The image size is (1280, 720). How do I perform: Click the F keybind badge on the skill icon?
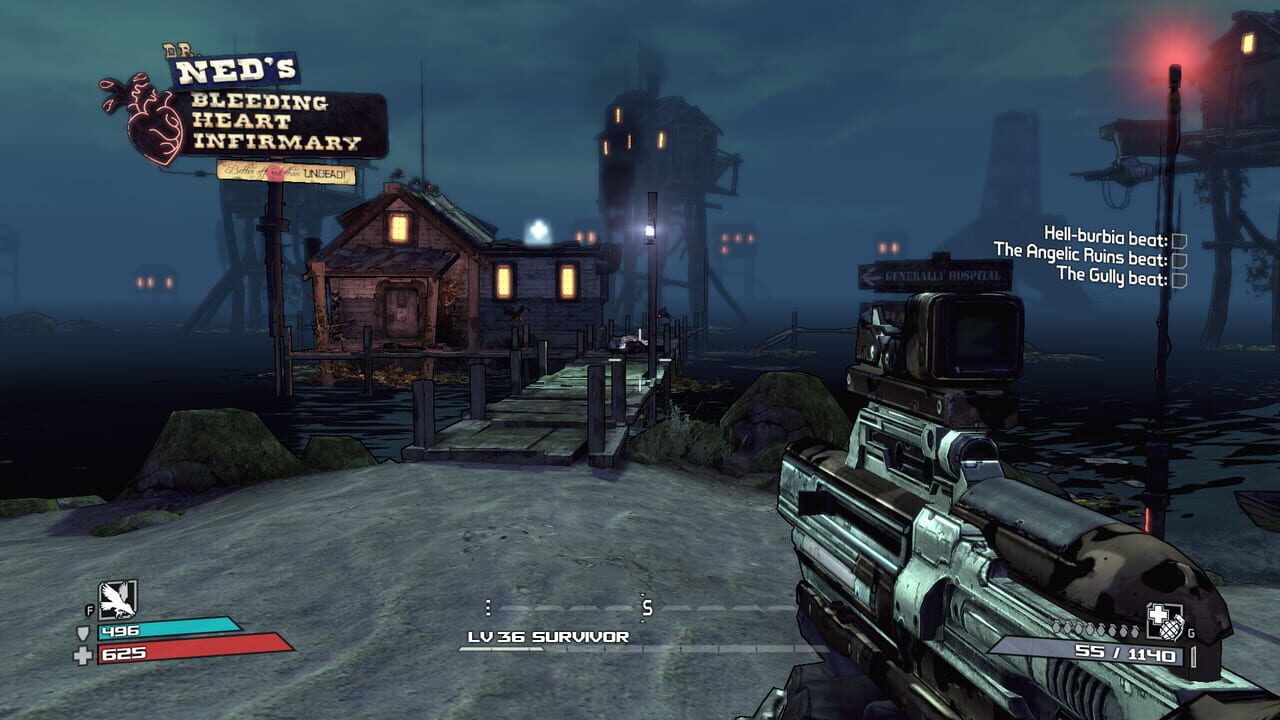pyautogui.click(x=90, y=610)
